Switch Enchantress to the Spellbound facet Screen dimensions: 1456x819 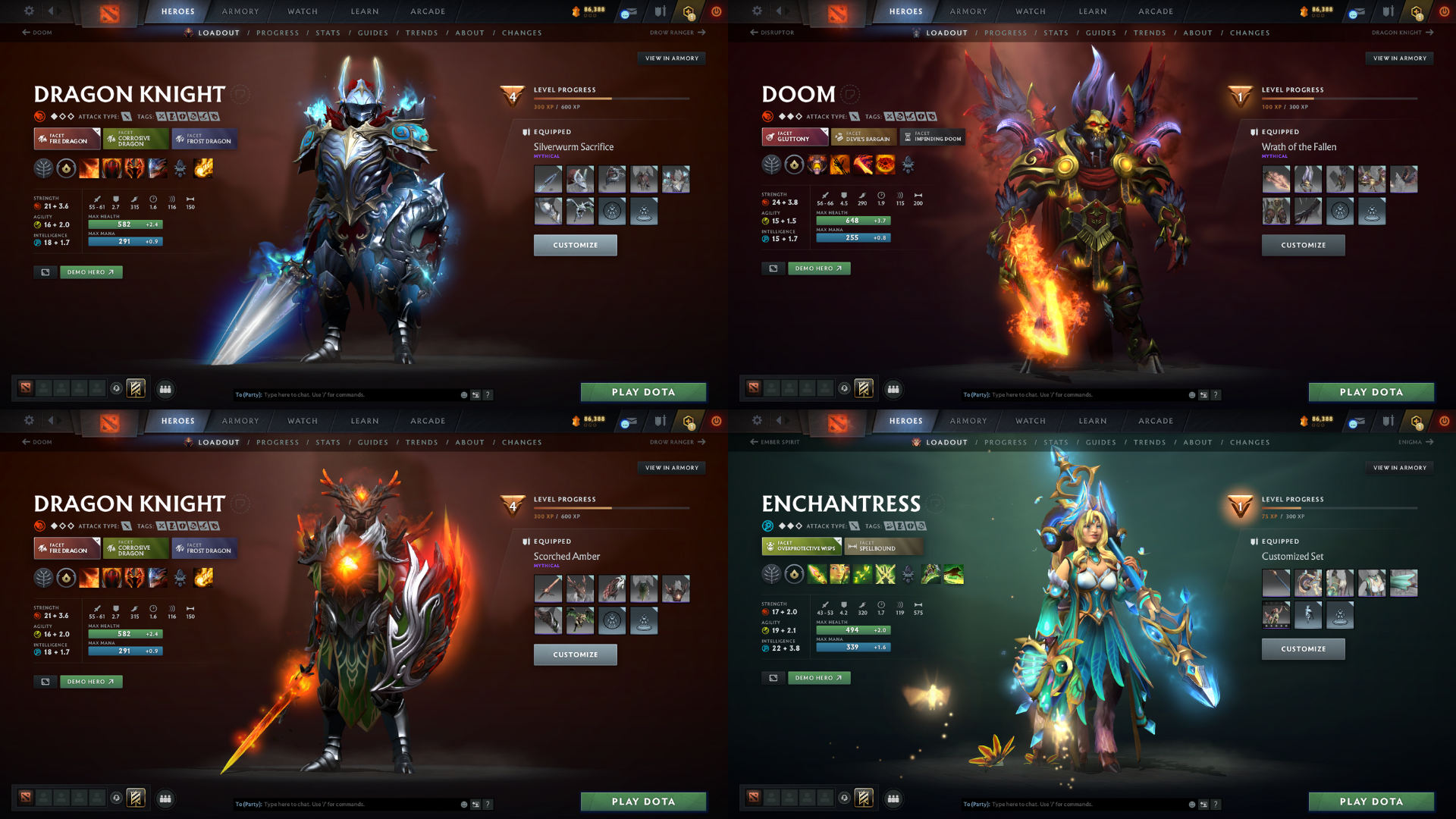click(x=883, y=547)
